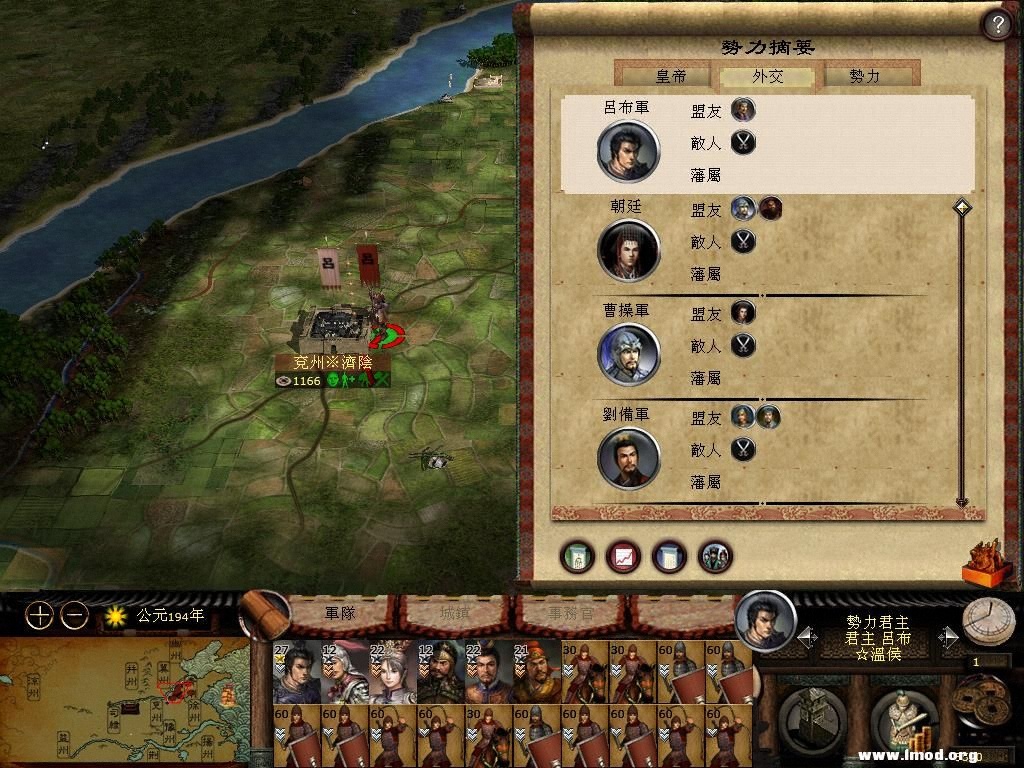Click the 曹操軍 faction portrait
Image resolution: width=1024 pixels, height=768 pixels.
tap(629, 353)
